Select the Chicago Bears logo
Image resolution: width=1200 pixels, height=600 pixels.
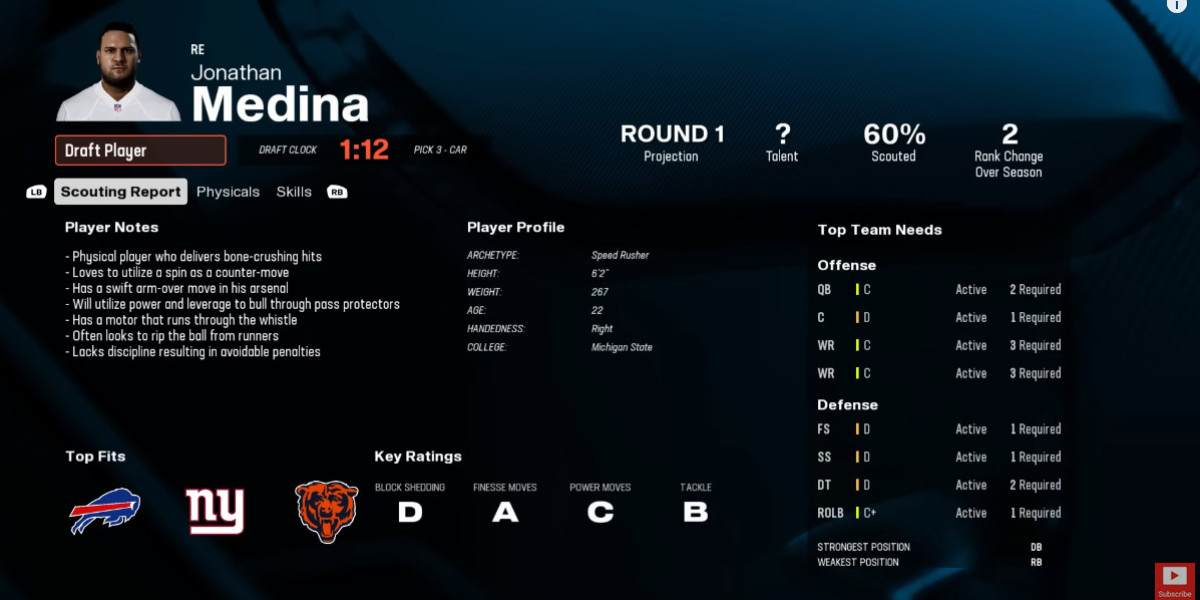pyautogui.click(x=327, y=511)
